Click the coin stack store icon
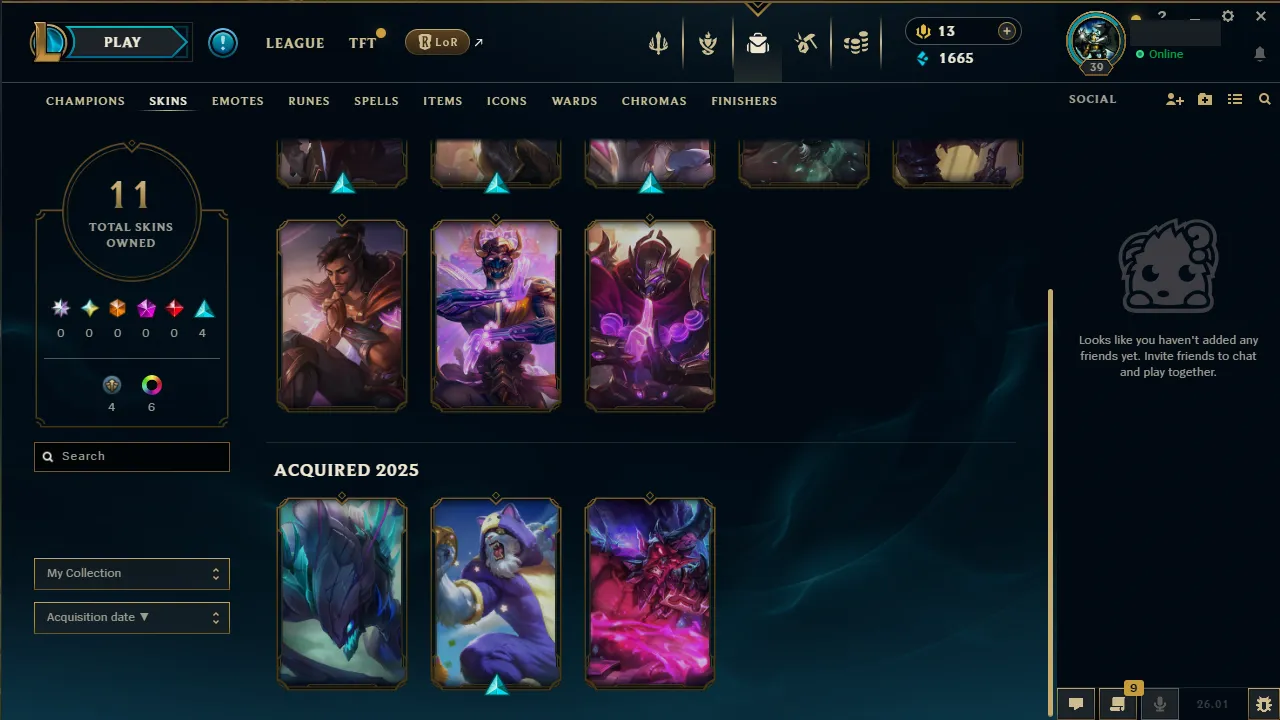The image size is (1280, 720). (x=856, y=44)
